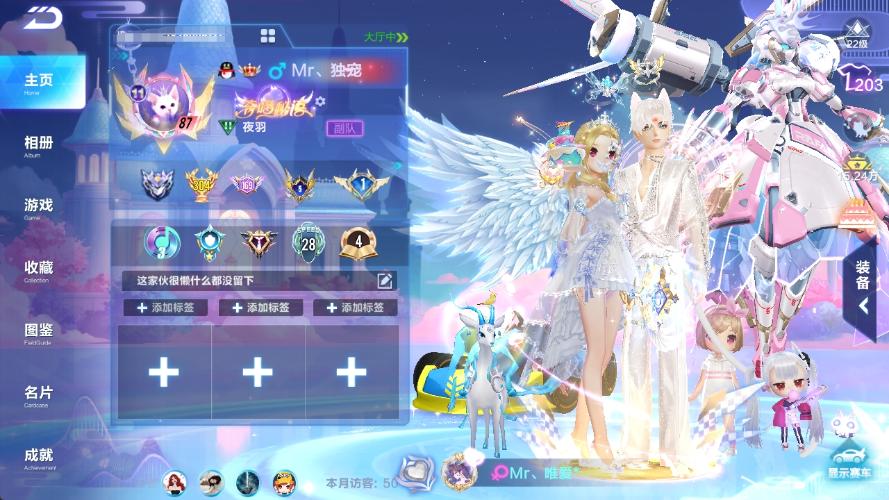Image resolution: width=889 pixels, height=500 pixels.
Task: Switch to the 图鉴 field guide tab
Action: (40, 332)
